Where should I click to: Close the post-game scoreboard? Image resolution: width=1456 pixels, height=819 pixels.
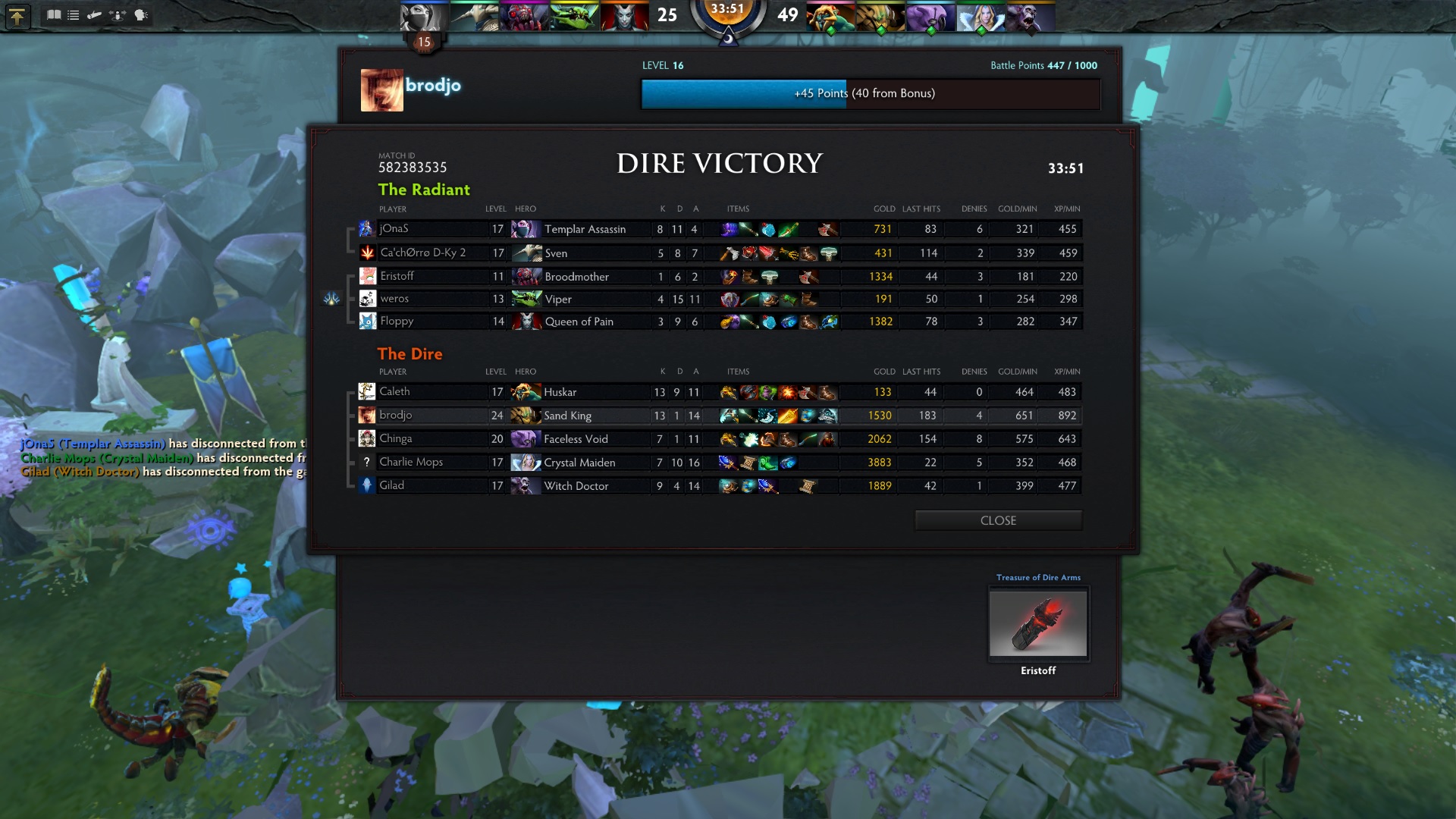998,520
